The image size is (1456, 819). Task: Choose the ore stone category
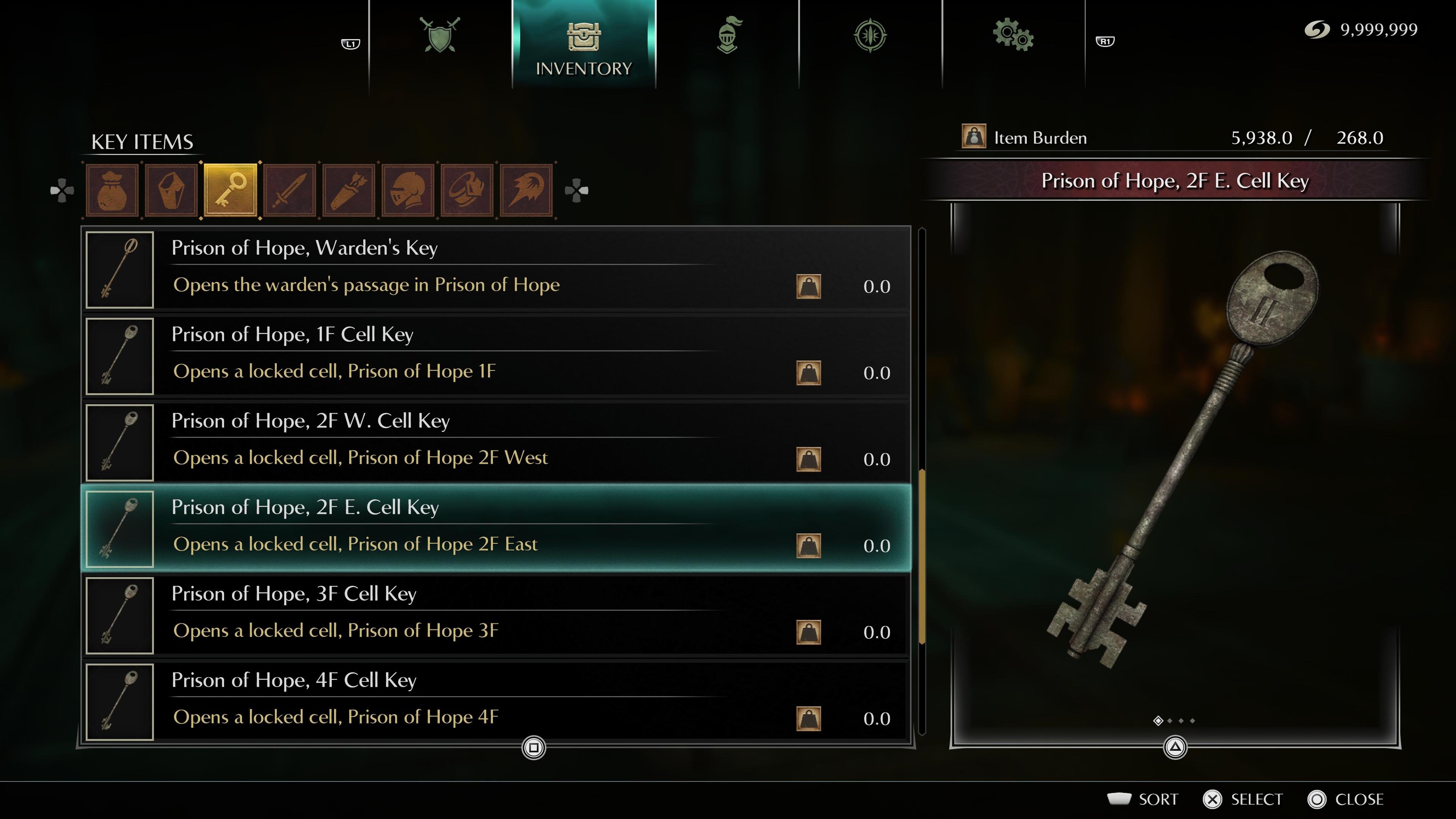click(x=171, y=190)
